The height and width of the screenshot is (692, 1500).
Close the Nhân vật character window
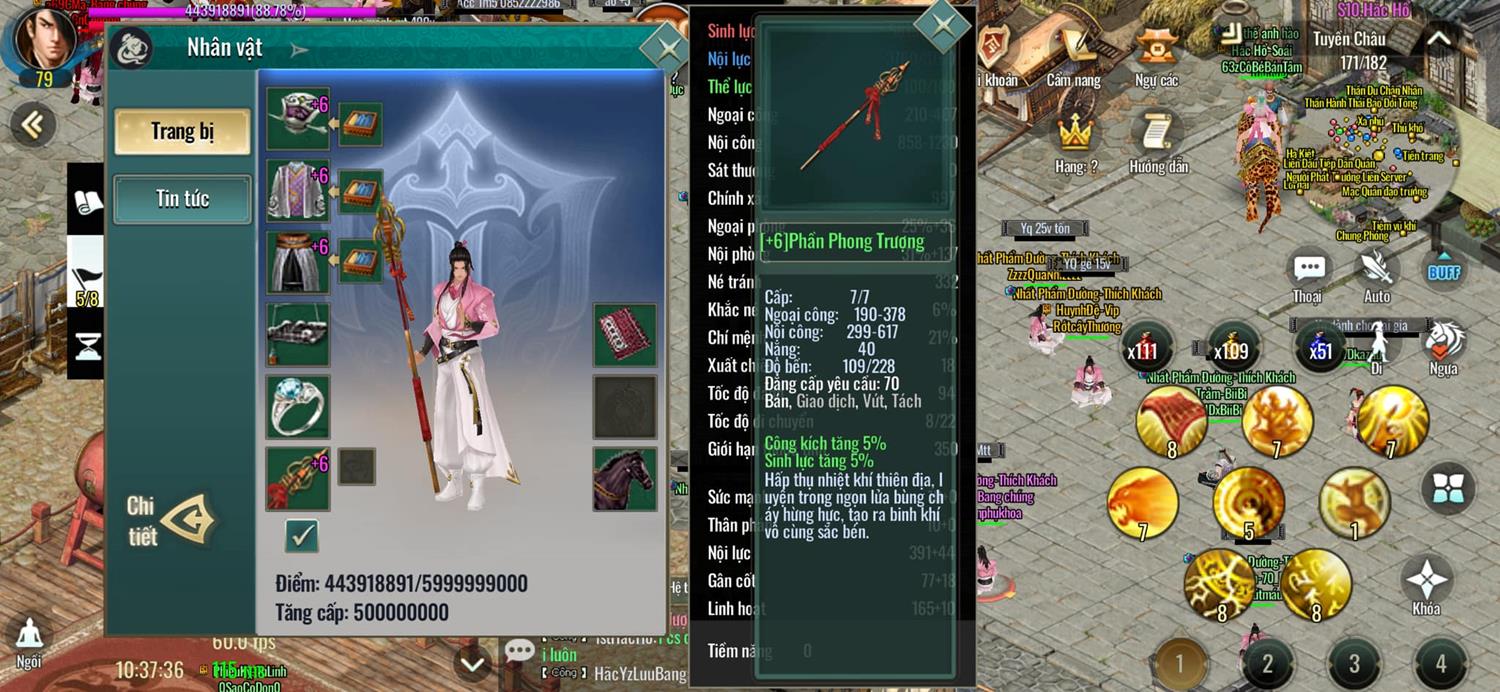[663, 48]
